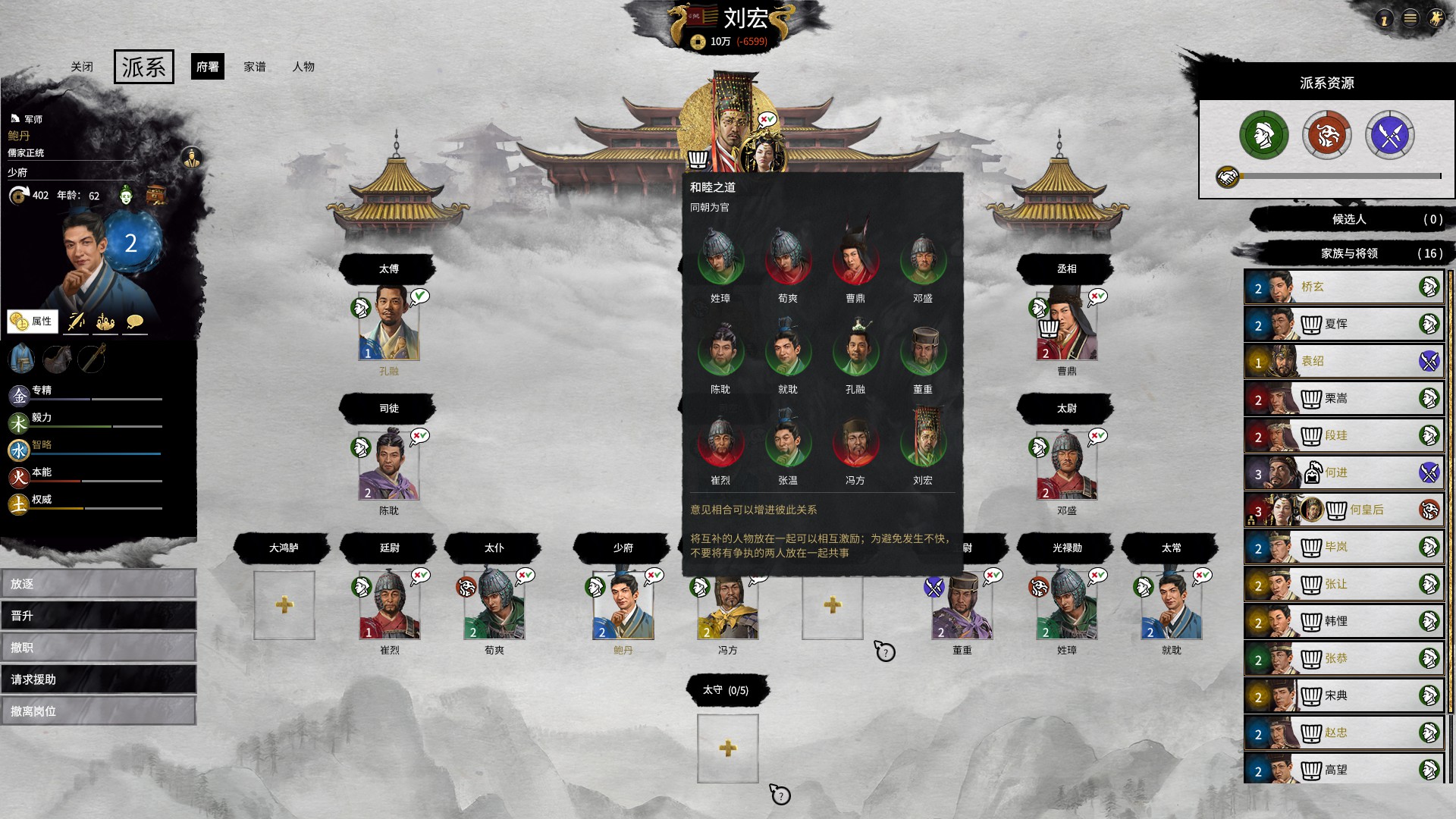Switch to the 家谱 family tree tab
Viewport: 1456px width, 819px height.
(x=255, y=67)
